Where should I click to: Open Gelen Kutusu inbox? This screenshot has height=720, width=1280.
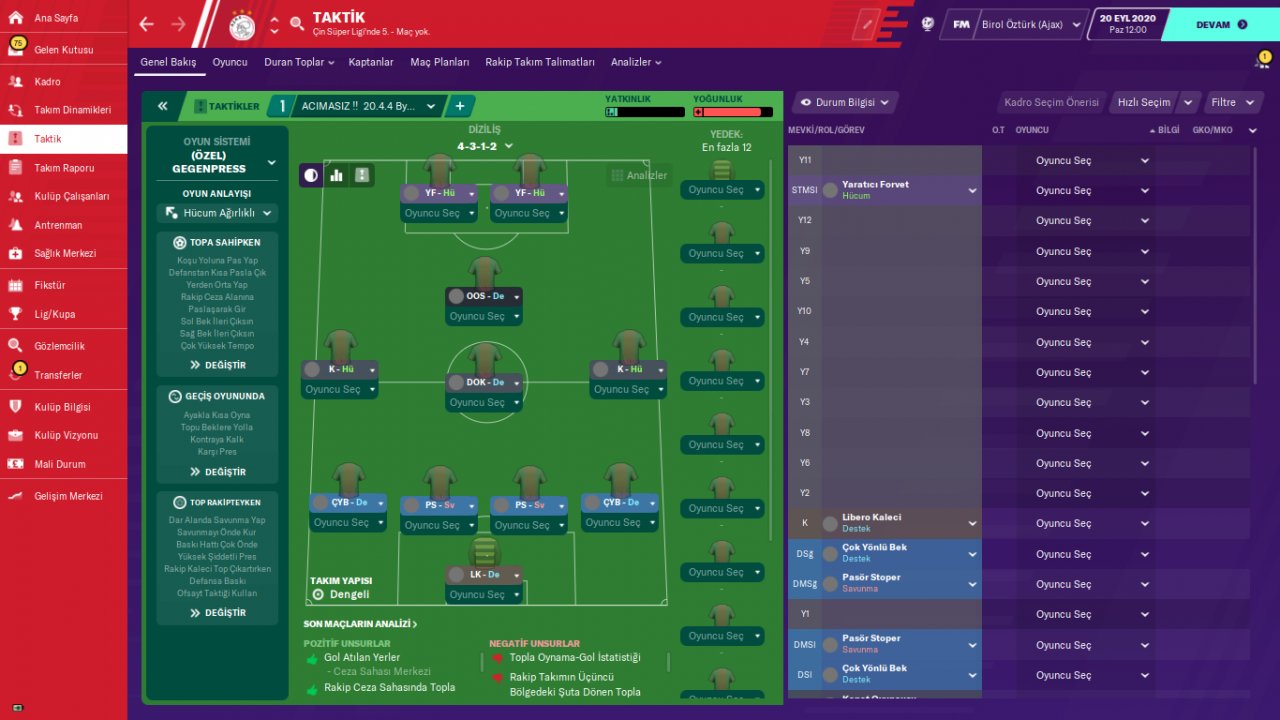pos(64,50)
